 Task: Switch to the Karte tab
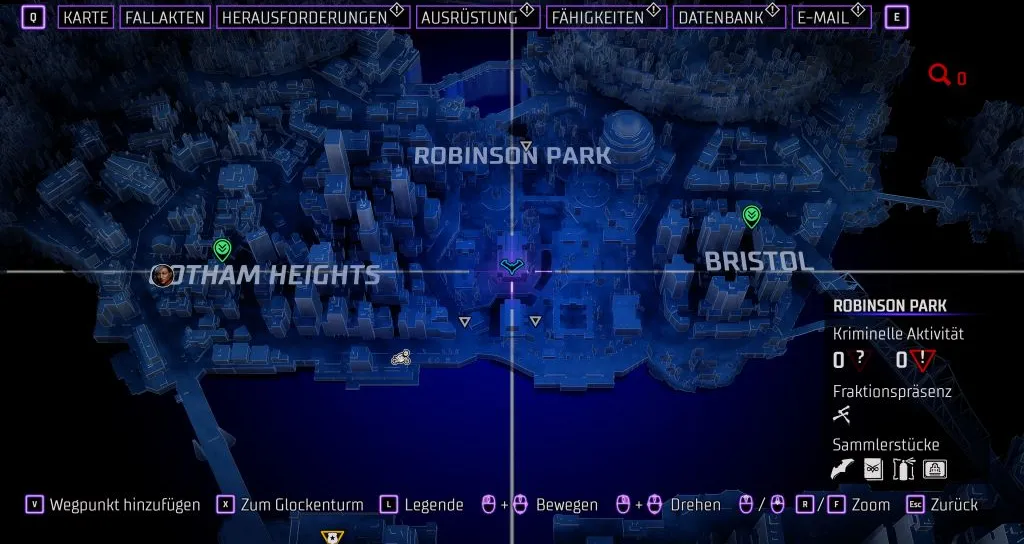[x=85, y=17]
